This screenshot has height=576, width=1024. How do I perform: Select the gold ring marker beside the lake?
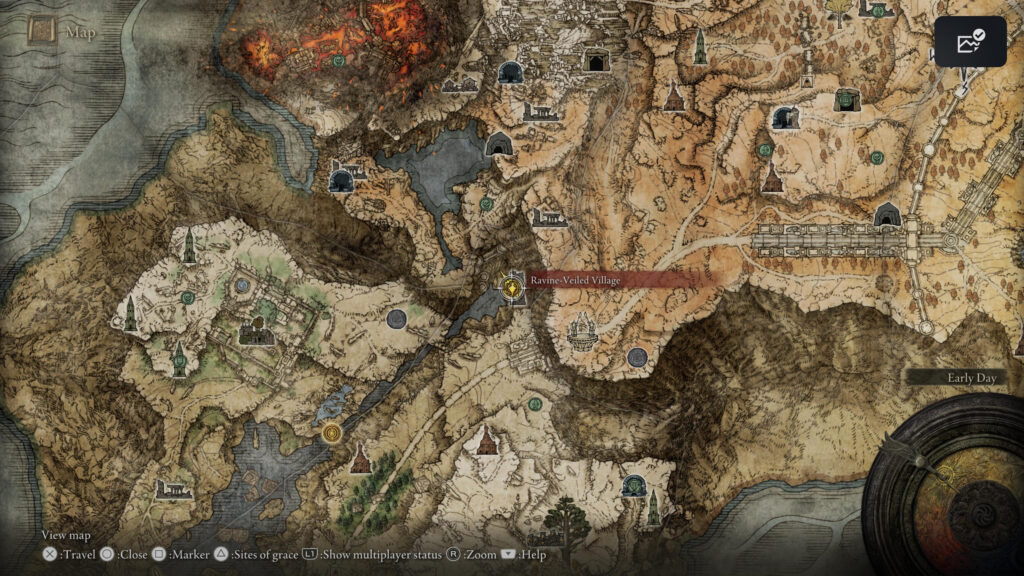(x=332, y=433)
